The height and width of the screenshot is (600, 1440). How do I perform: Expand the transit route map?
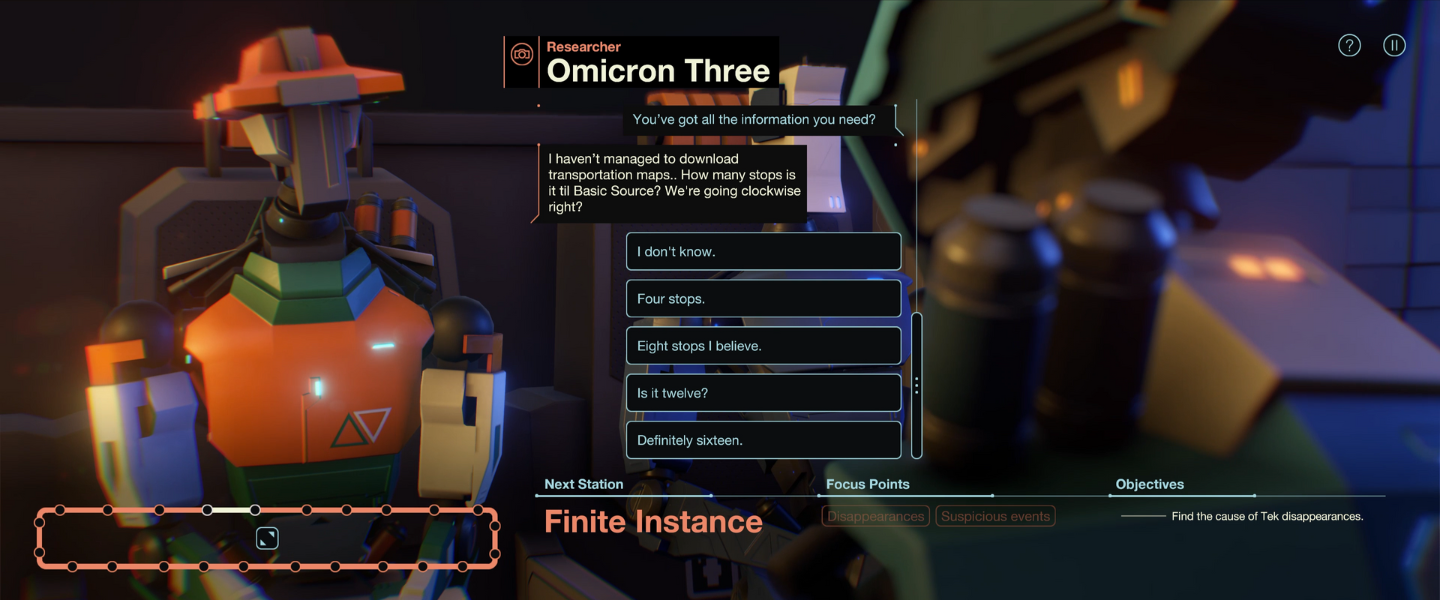coord(267,539)
